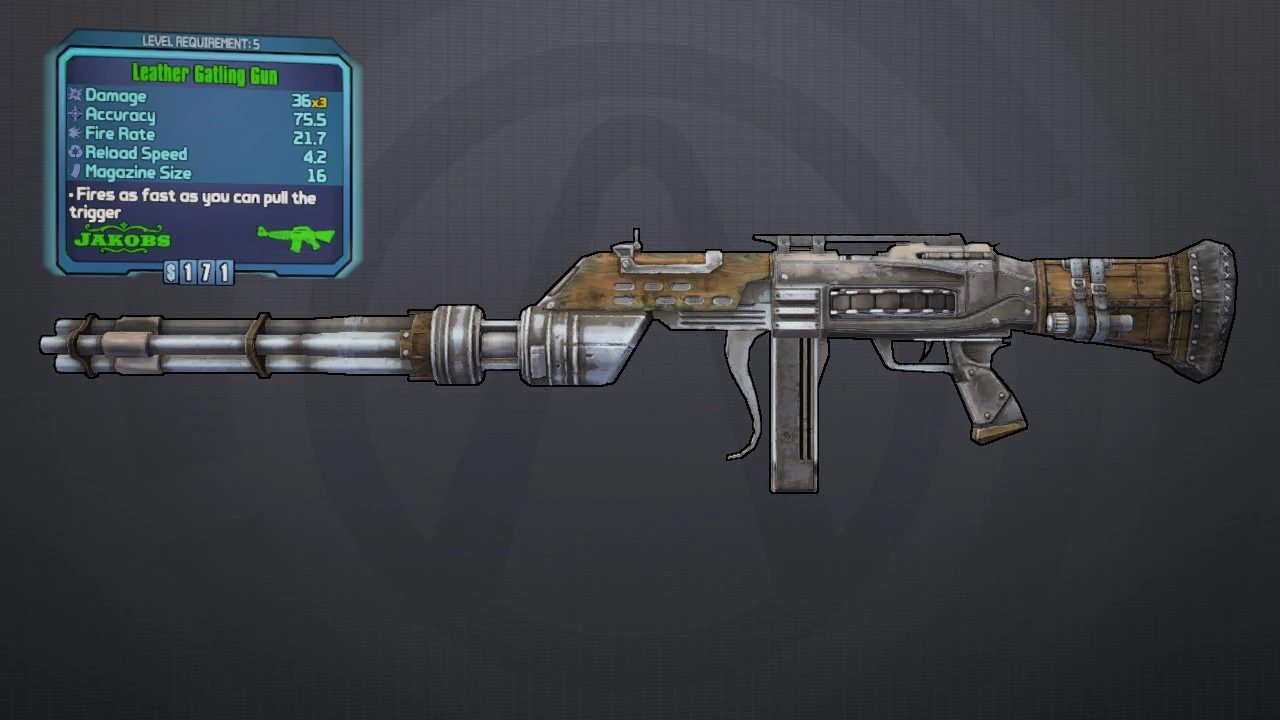Click the green assault rifle type icon

(296, 240)
